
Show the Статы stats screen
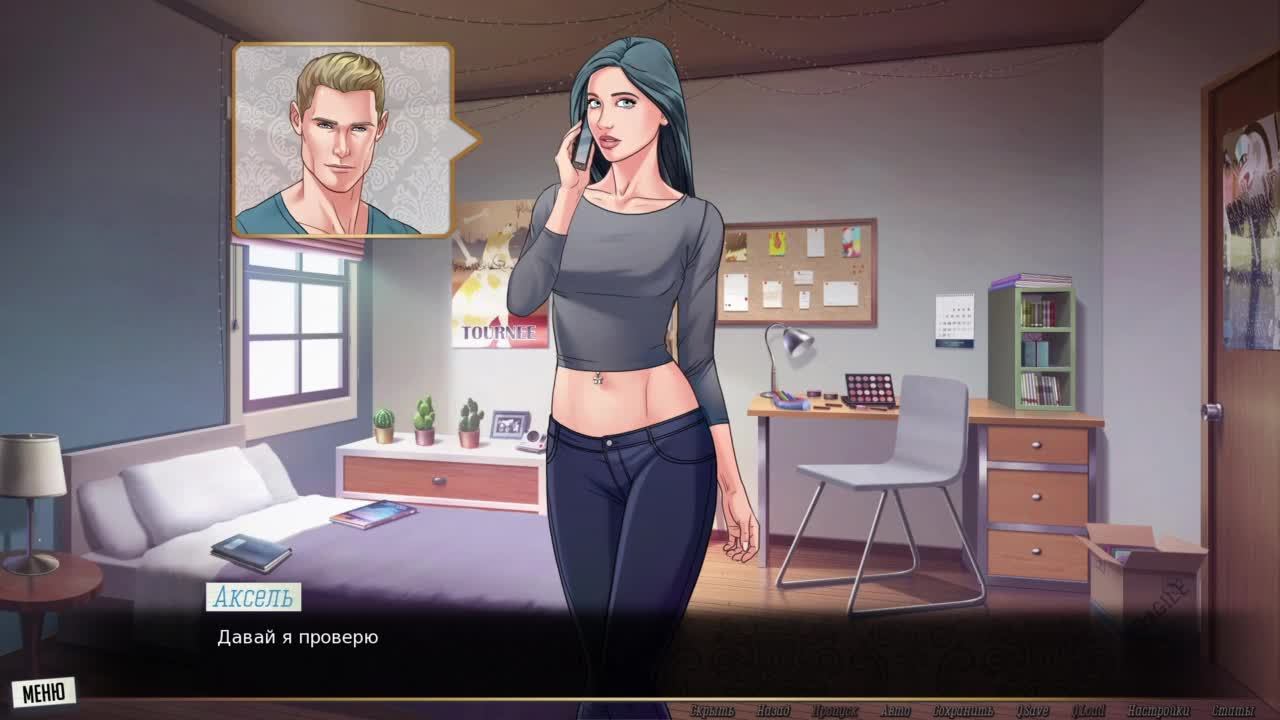tap(1233, 711)
